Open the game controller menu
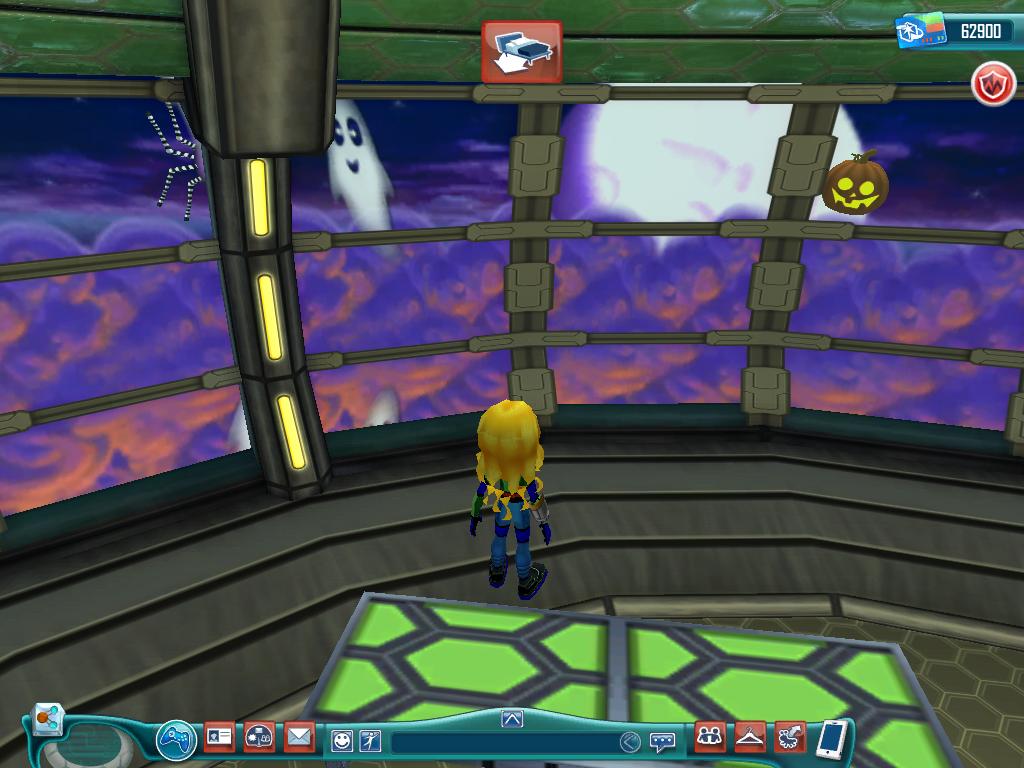Image resolution: width=1024 pixels, height=768 pixels. click(x=176, y=741)
